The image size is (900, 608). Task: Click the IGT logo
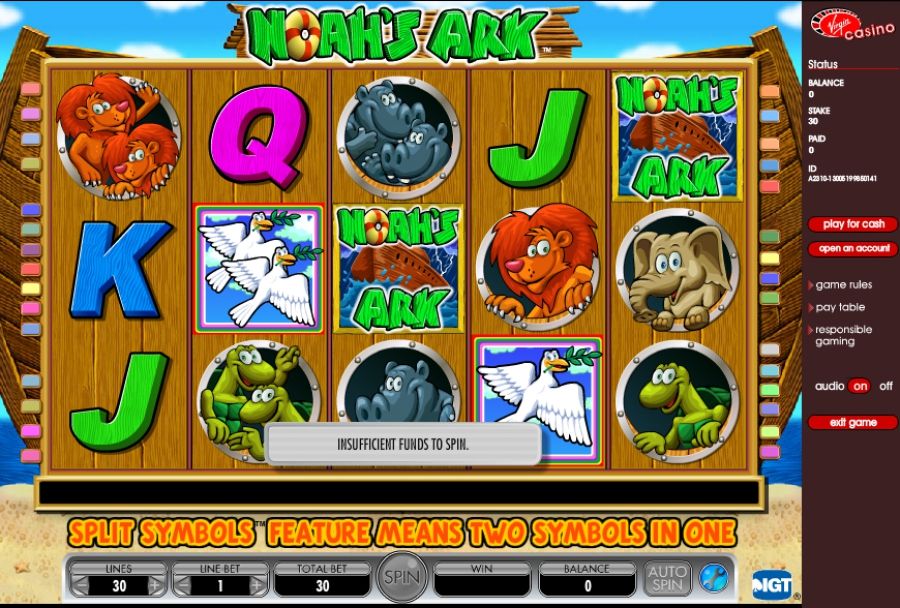pyautogui.click(x=771, y=582)
